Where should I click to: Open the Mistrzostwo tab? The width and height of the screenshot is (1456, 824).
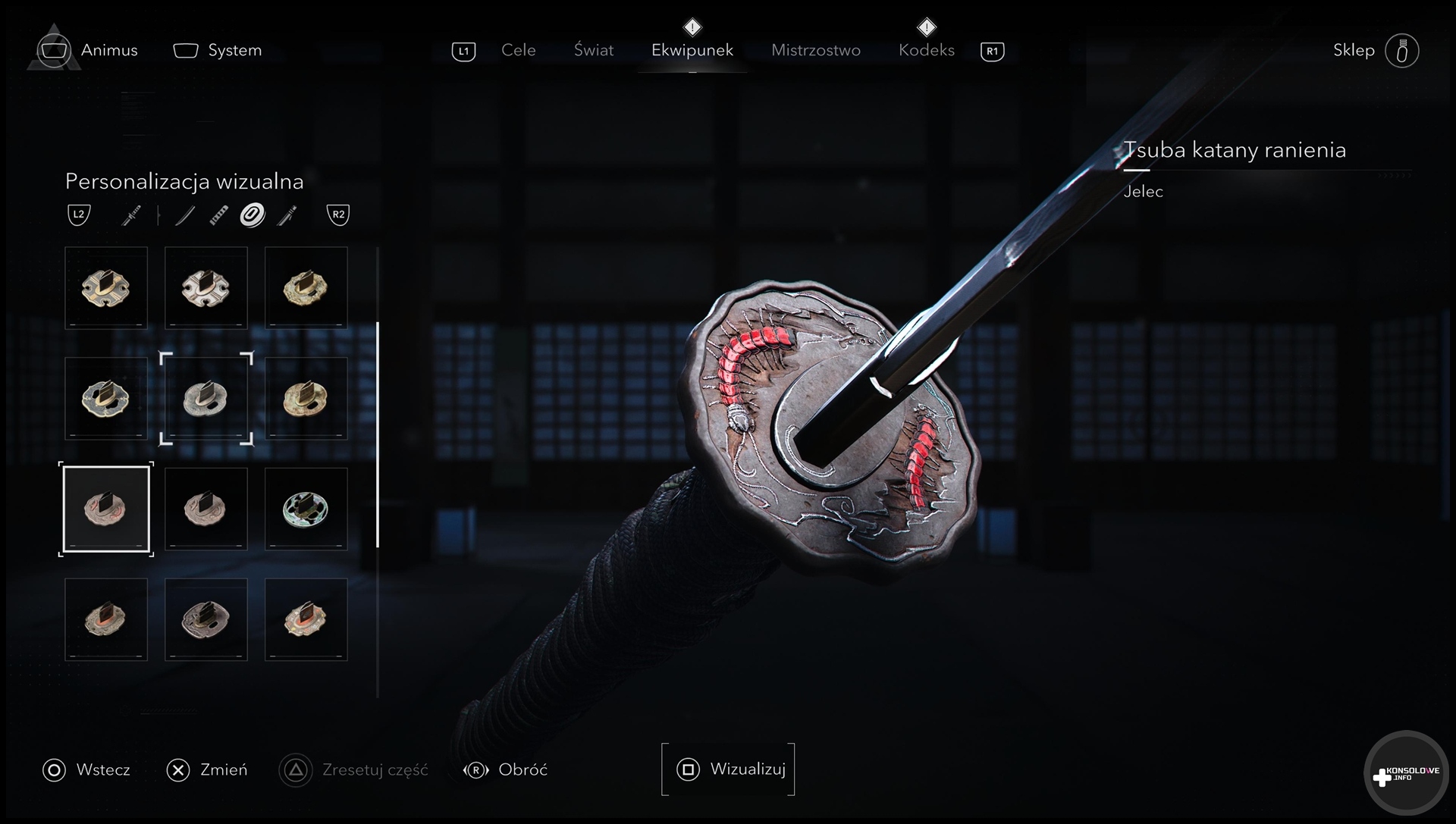[x=815, y=50]
